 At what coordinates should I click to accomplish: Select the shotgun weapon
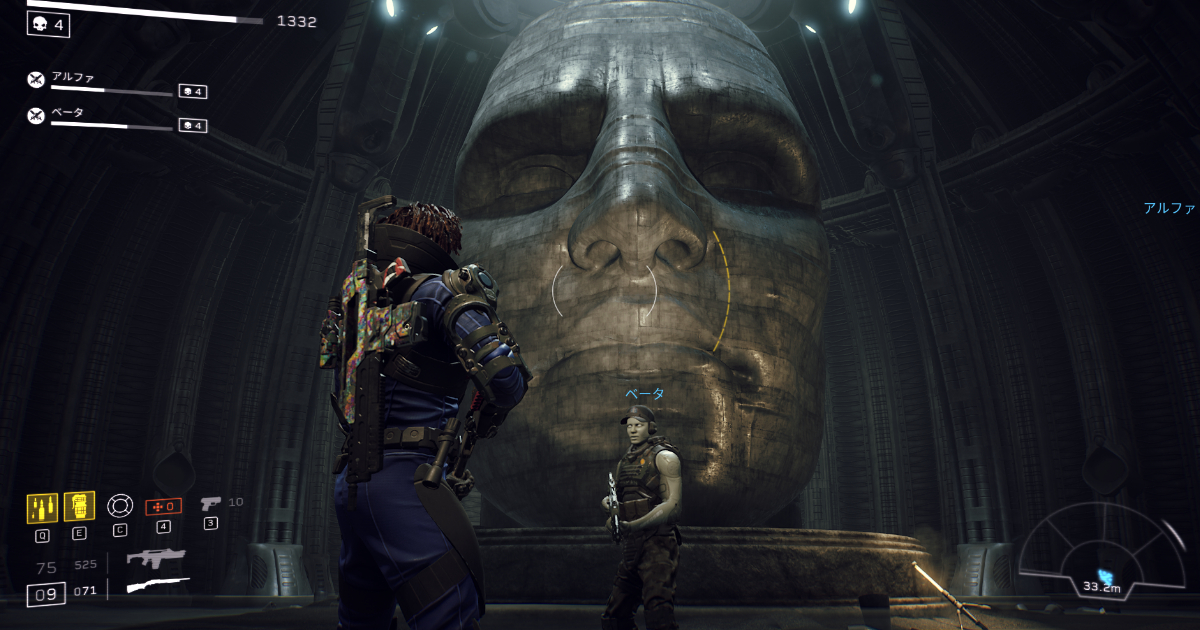pos(157,585)
